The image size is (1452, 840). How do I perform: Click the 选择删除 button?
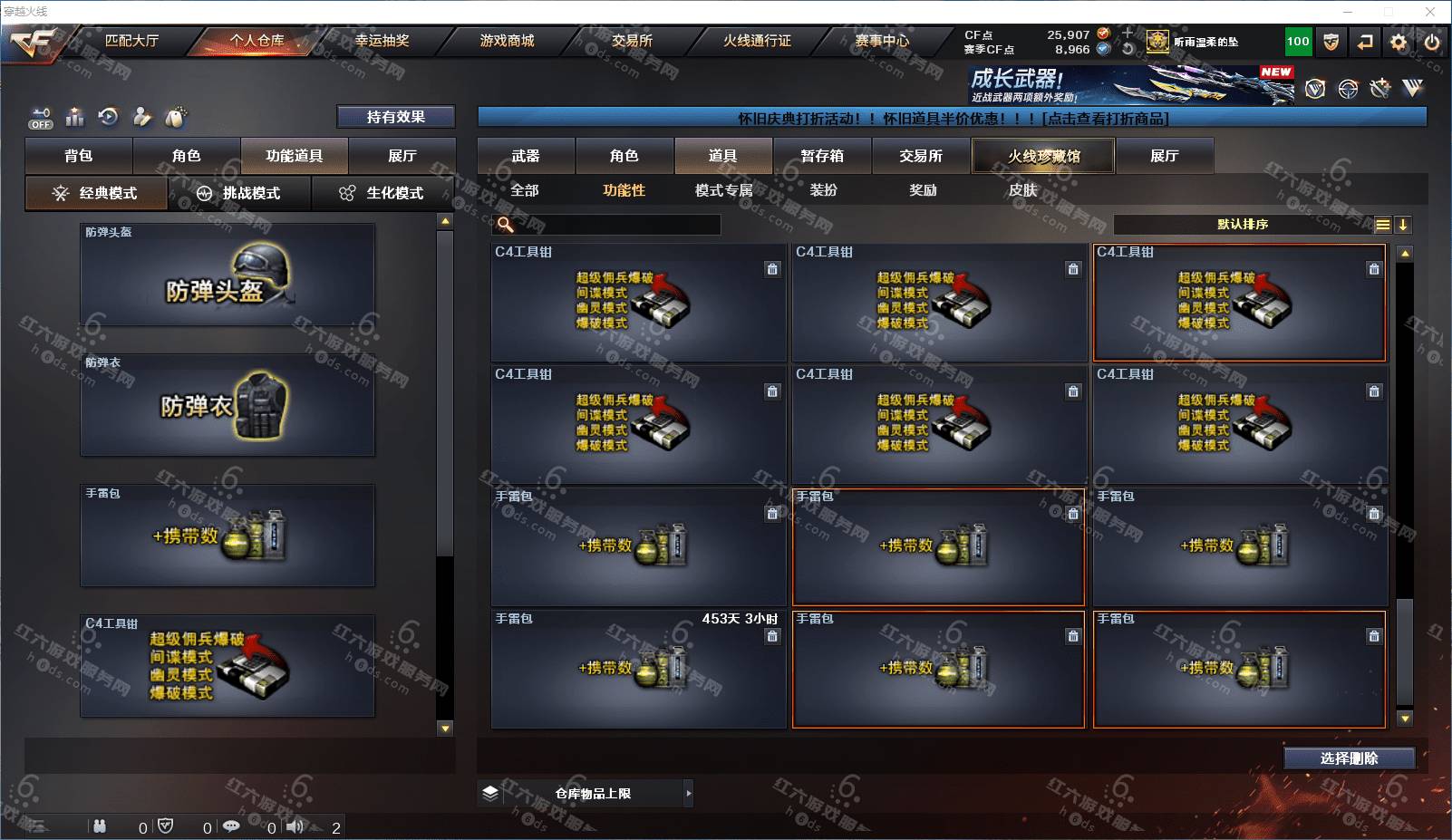pos(1349,758)
